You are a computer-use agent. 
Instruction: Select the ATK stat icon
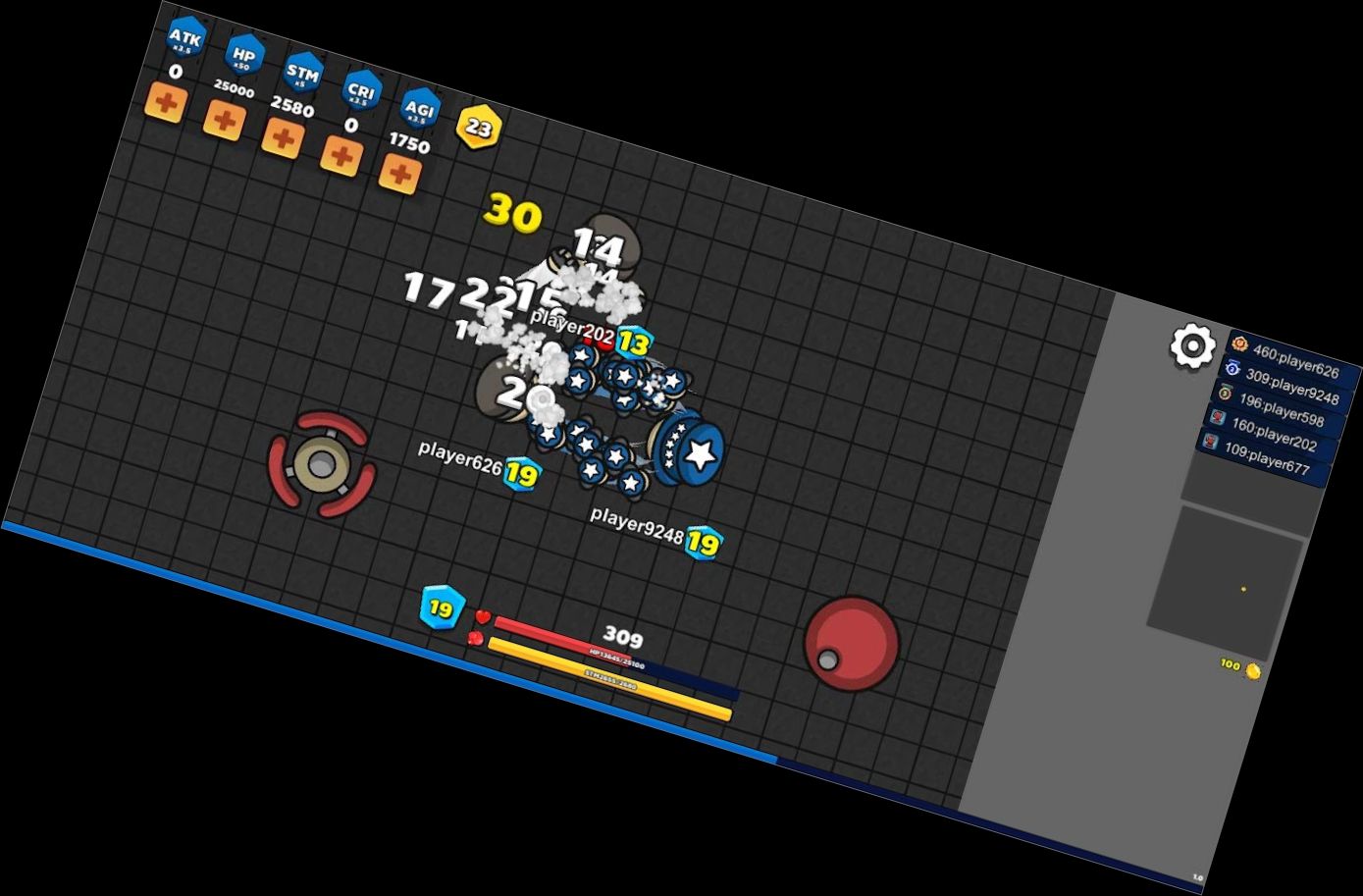[185, 37]
